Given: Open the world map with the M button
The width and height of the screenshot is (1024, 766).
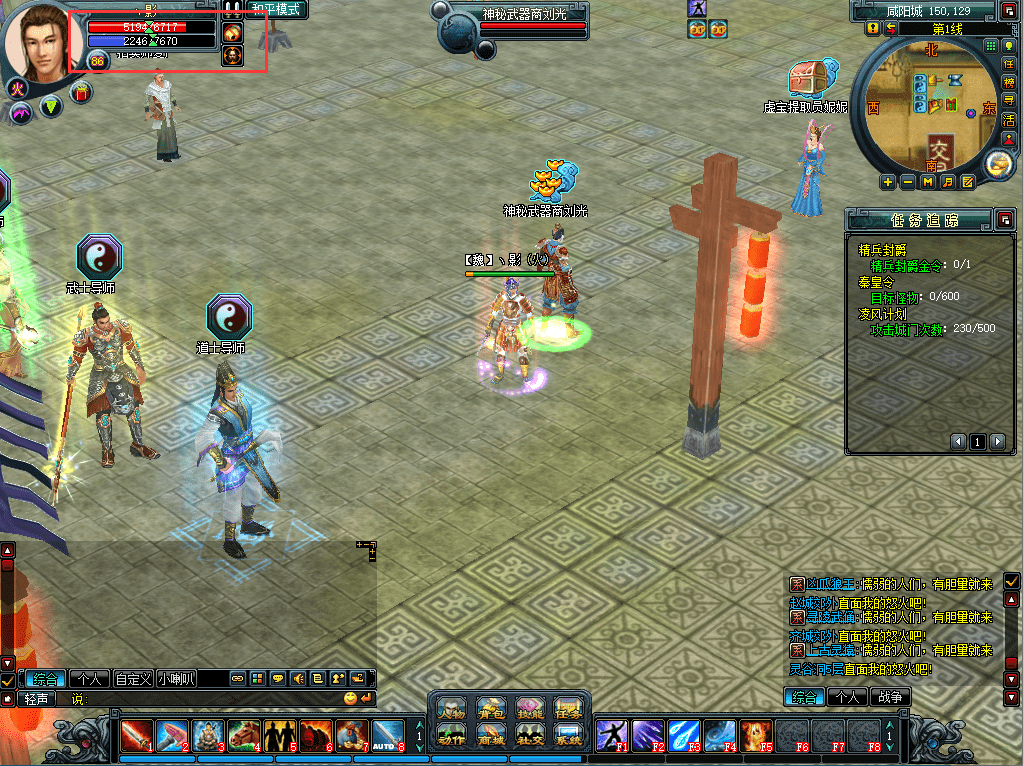Looking at the screenshot, I should (927, 182).
